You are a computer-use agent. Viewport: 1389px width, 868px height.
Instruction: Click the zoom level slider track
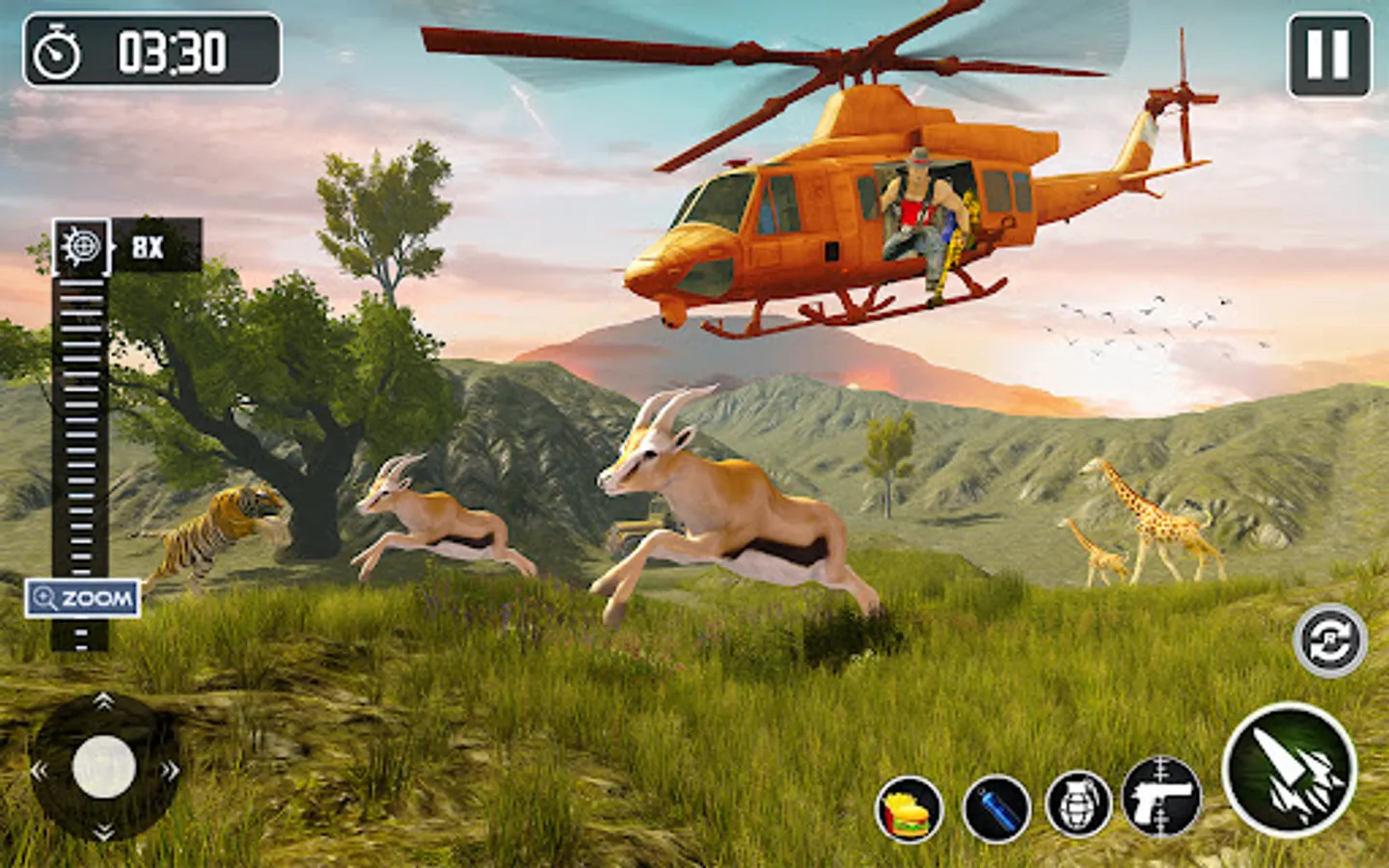[x=80, y=434]
